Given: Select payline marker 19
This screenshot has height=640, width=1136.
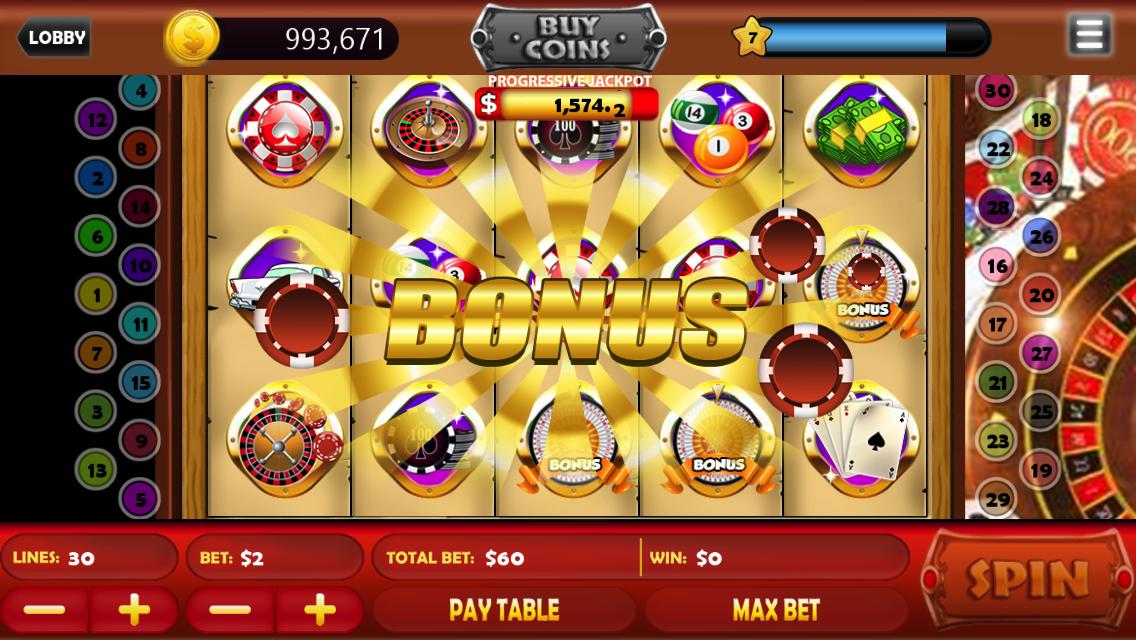Looking at the screenshot, I should tap(1041, 469).
